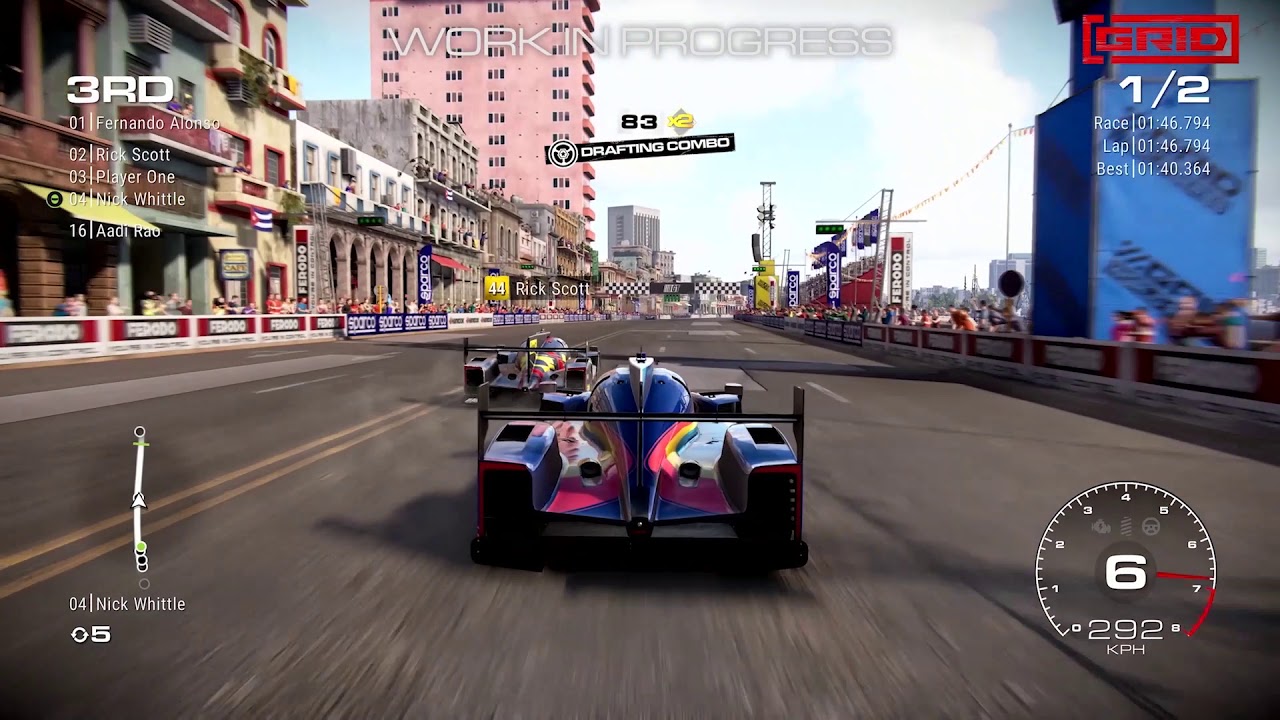Click the engine damage indicator on the tachometer
The height and width of the screenshot is (720, 1280).
pos(1101,526)
